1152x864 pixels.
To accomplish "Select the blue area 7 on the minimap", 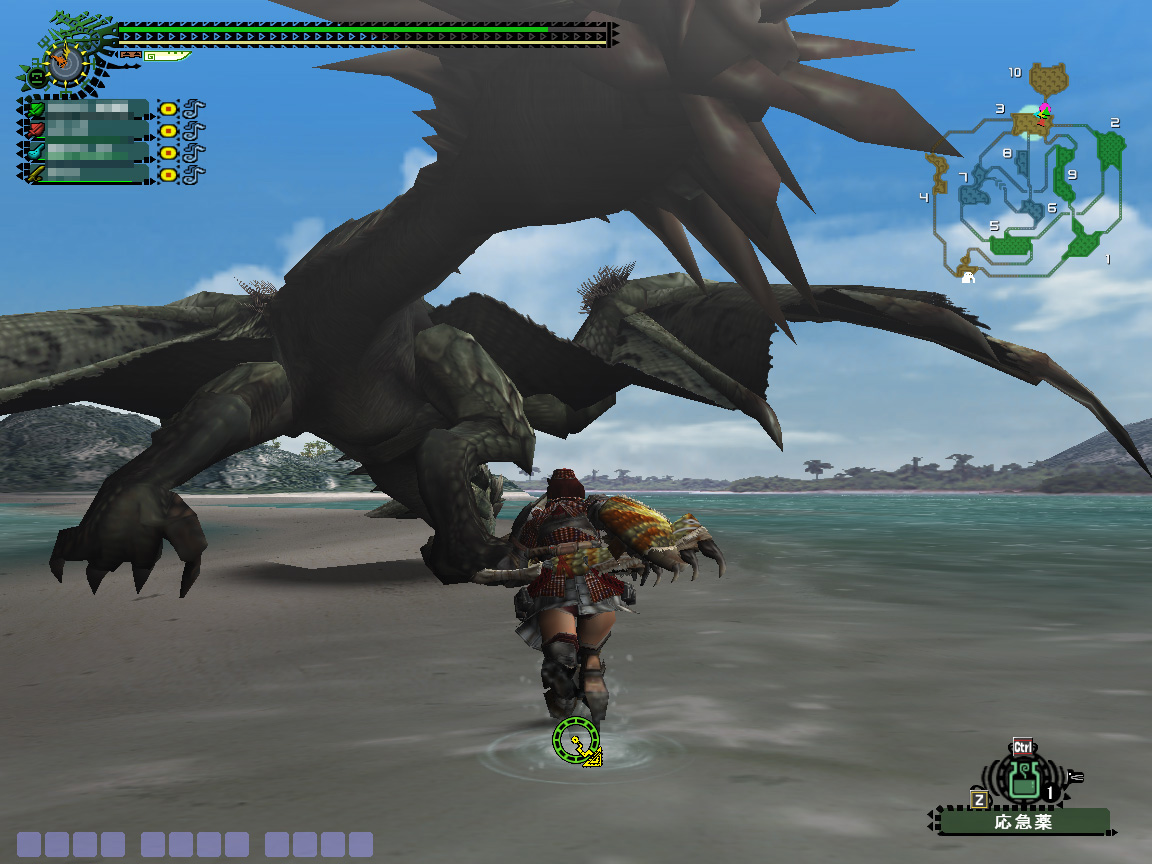I will click(973, 187).
